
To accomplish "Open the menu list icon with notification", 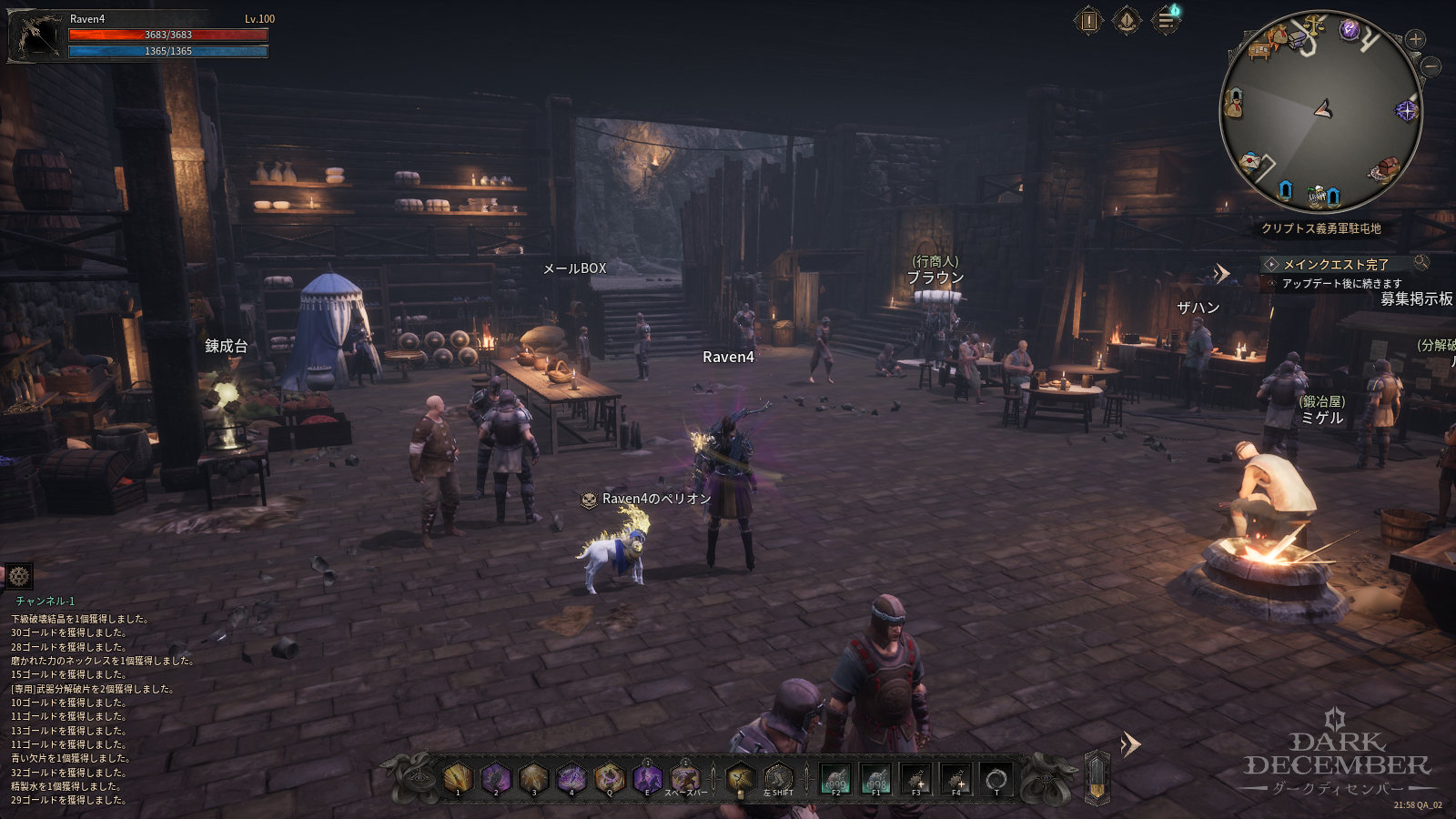I will 1166,20.
